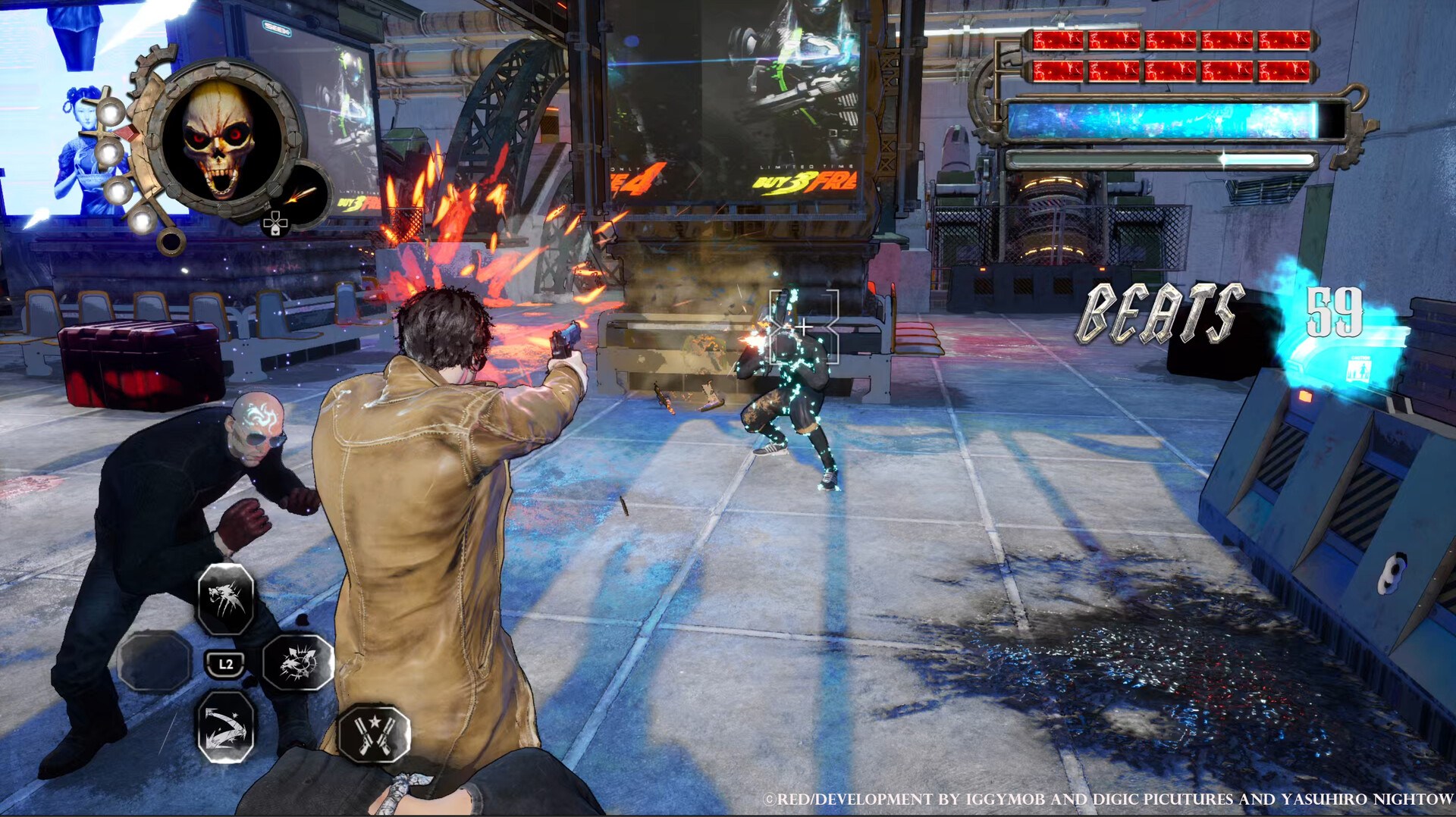Image resolution: width=1456 pixels, height=817 pixels.
Task: Toggle the last red ammo cell bottom row
Action: 1285,72
